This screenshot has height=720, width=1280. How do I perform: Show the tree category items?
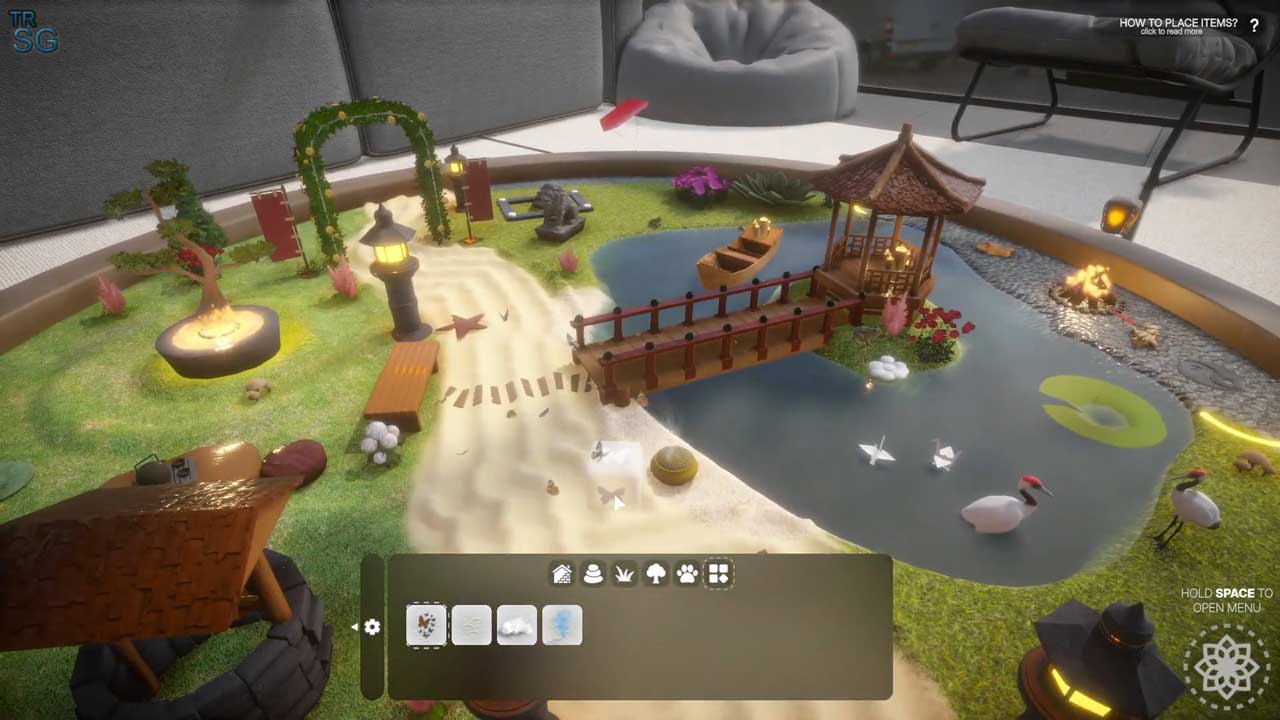click(x=656, y=574)
